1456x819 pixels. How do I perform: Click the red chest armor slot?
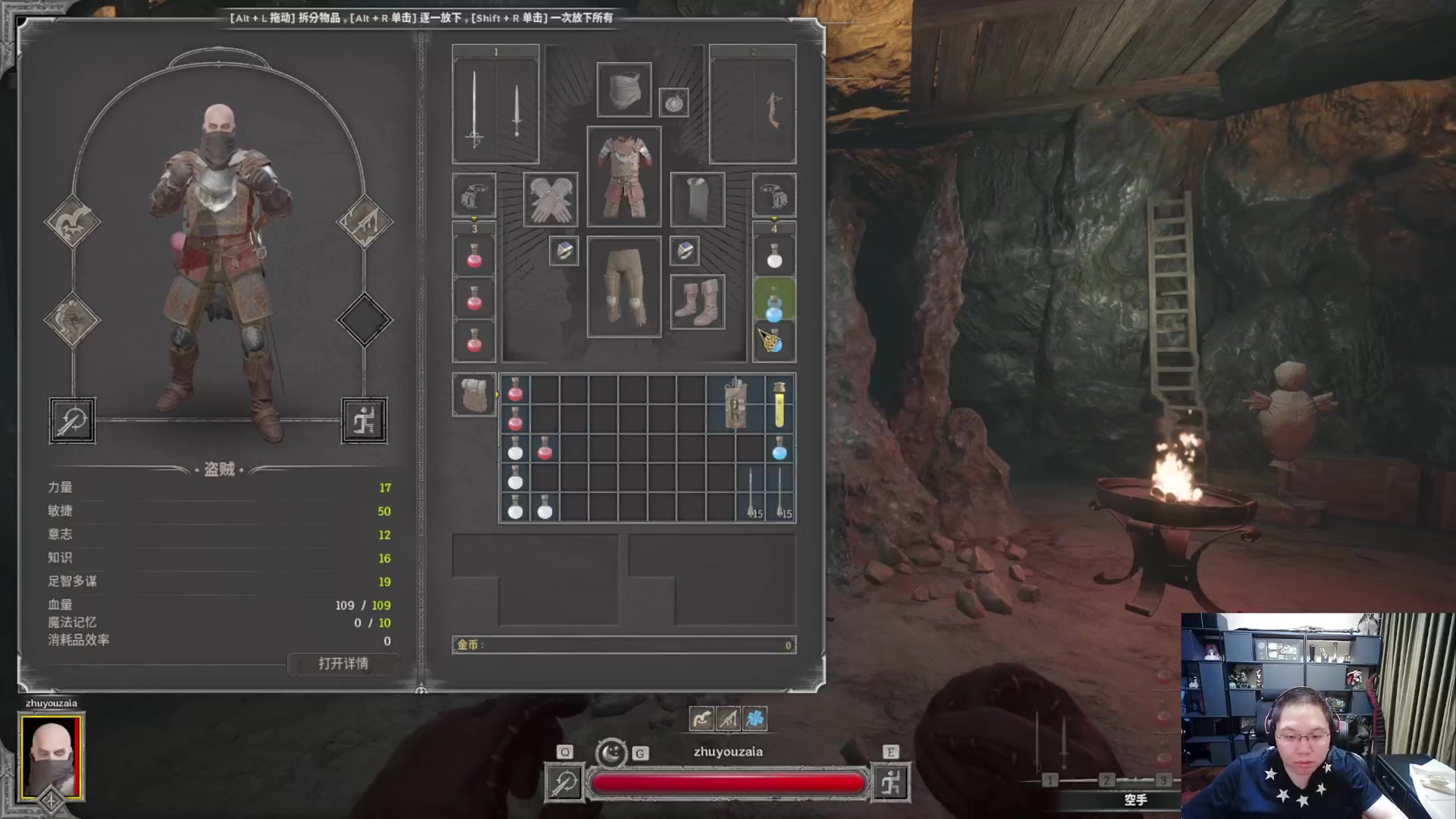point(623,177)
